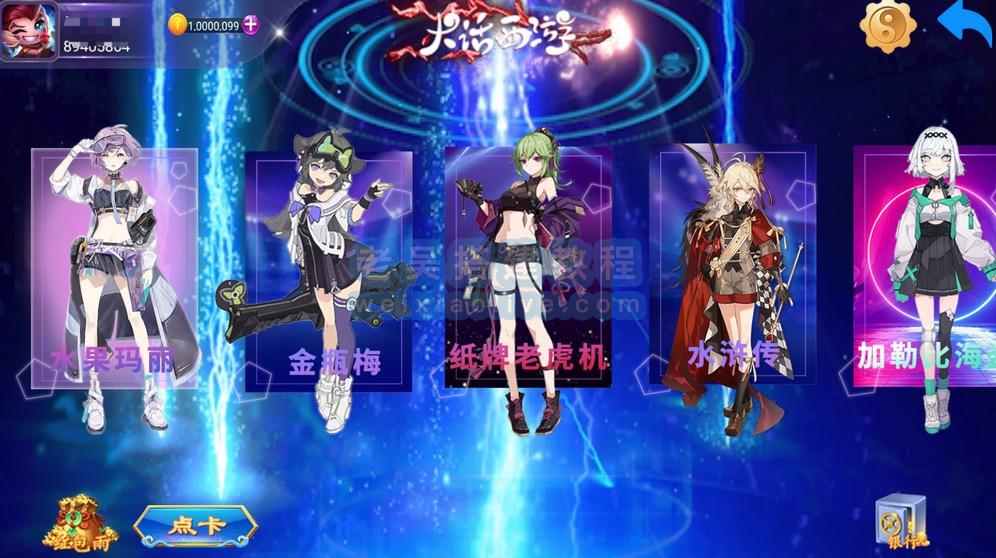The height and width of the screenshot is (558, 996).
Task: Add coins with the purple plus button
Action: (x=249, y=26)
